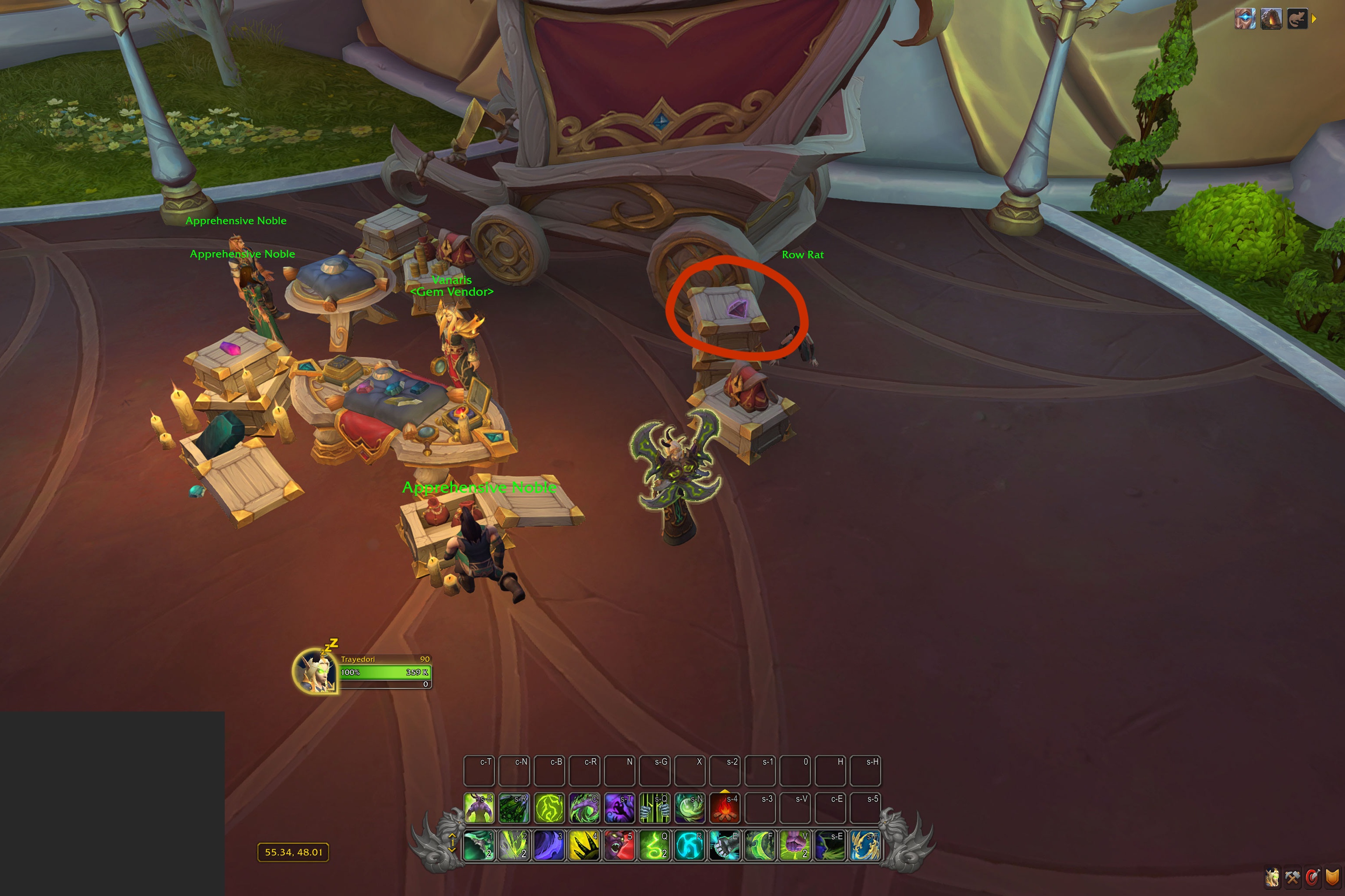Use the green orb swirl ability on s-N
Image resolution: width=1345 pixels, height=896 pixels.
[690, 808]
